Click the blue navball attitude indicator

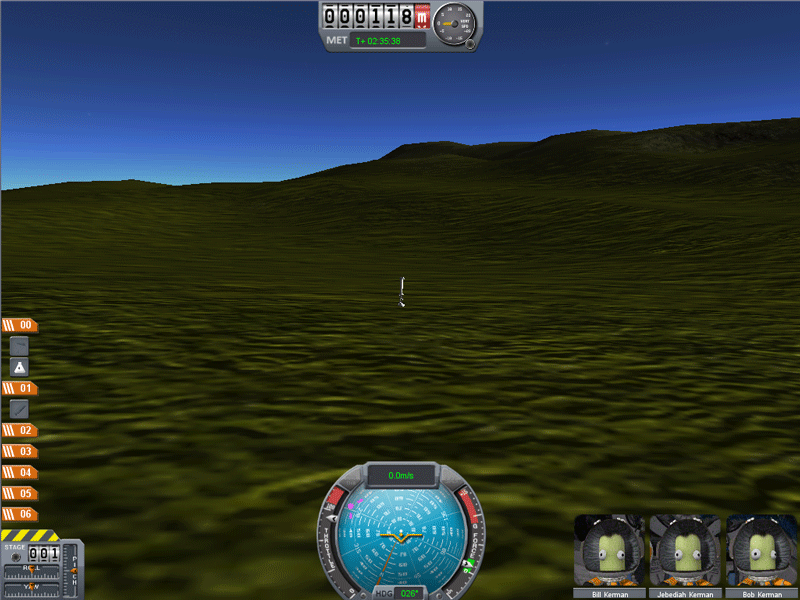(399, 537)
